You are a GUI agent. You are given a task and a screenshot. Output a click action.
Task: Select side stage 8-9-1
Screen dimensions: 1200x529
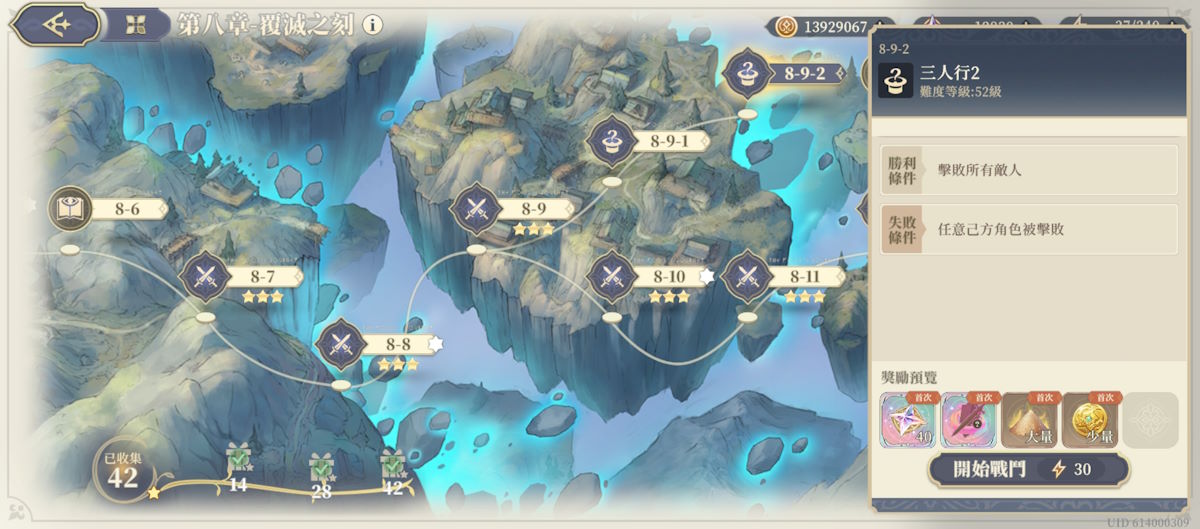pyautogui.click(x=612, y=141)
